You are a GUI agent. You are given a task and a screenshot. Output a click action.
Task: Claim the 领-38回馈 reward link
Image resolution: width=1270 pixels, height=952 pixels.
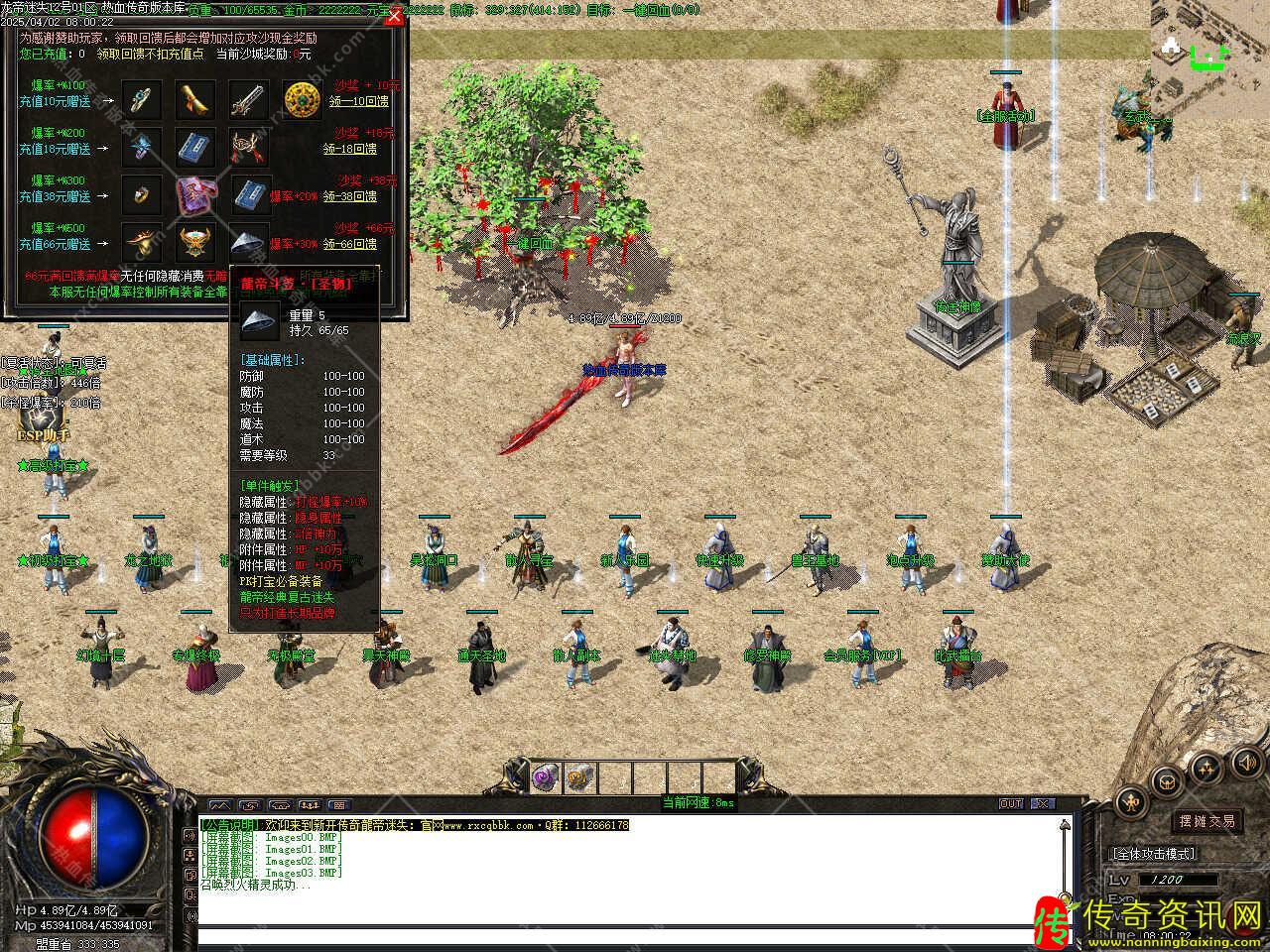[356, 196]
